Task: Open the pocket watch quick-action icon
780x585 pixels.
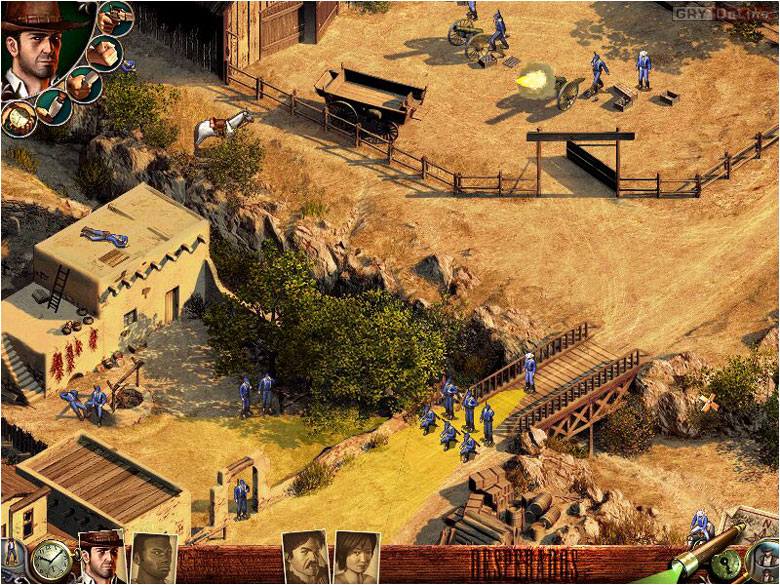Action: tap(48, 559)
